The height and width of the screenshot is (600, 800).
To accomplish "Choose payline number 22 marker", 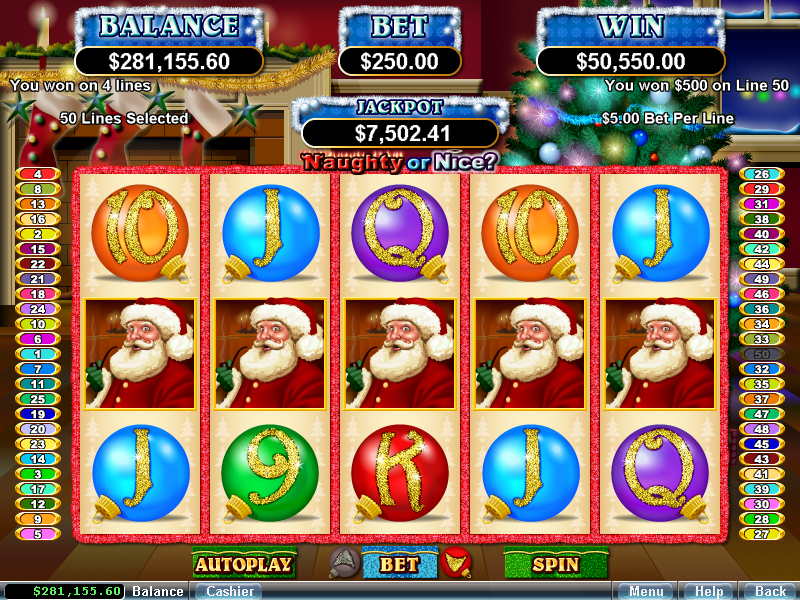I will coord(38,264).
